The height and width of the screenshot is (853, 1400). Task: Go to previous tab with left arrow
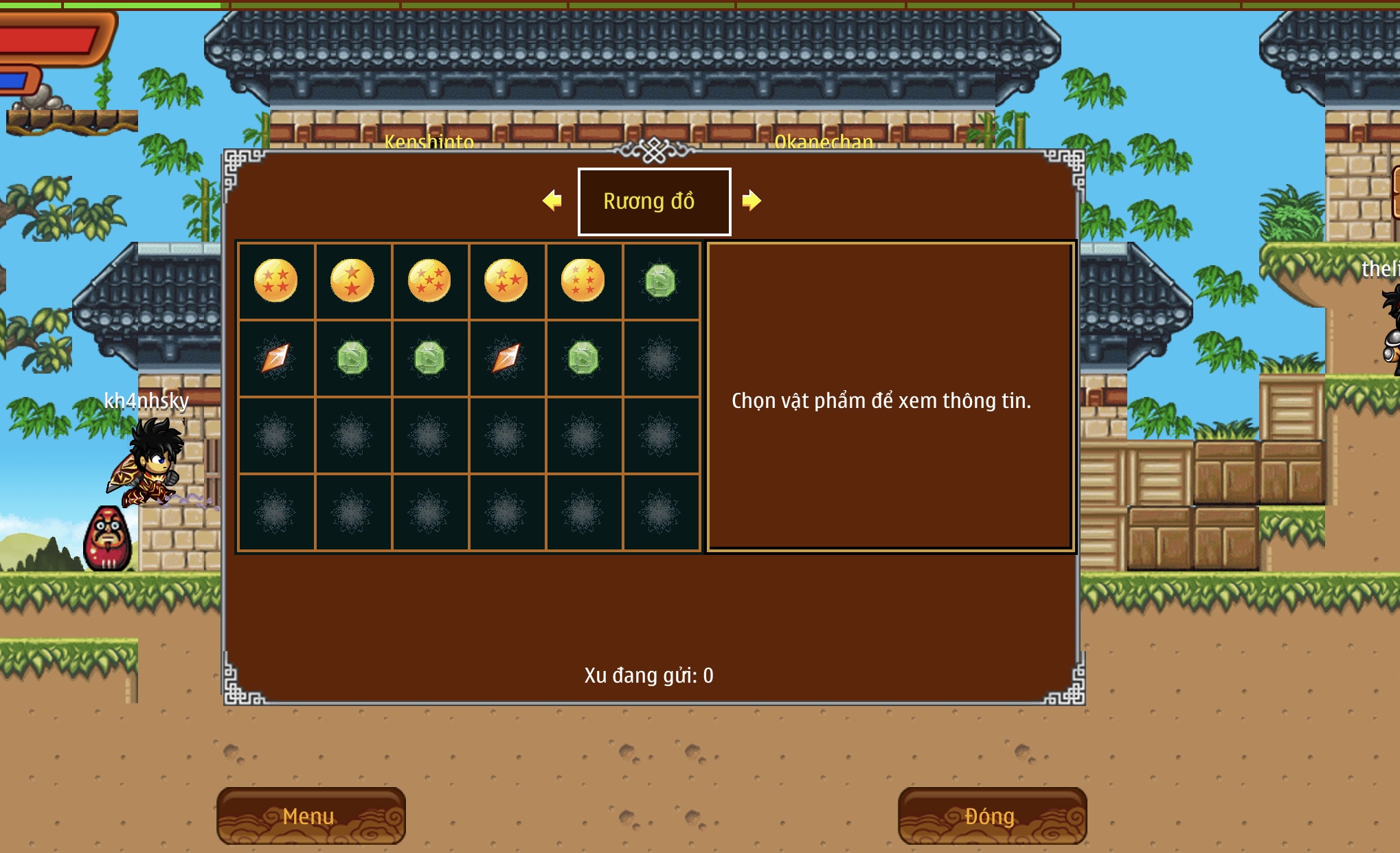click(x=552, y=201)
